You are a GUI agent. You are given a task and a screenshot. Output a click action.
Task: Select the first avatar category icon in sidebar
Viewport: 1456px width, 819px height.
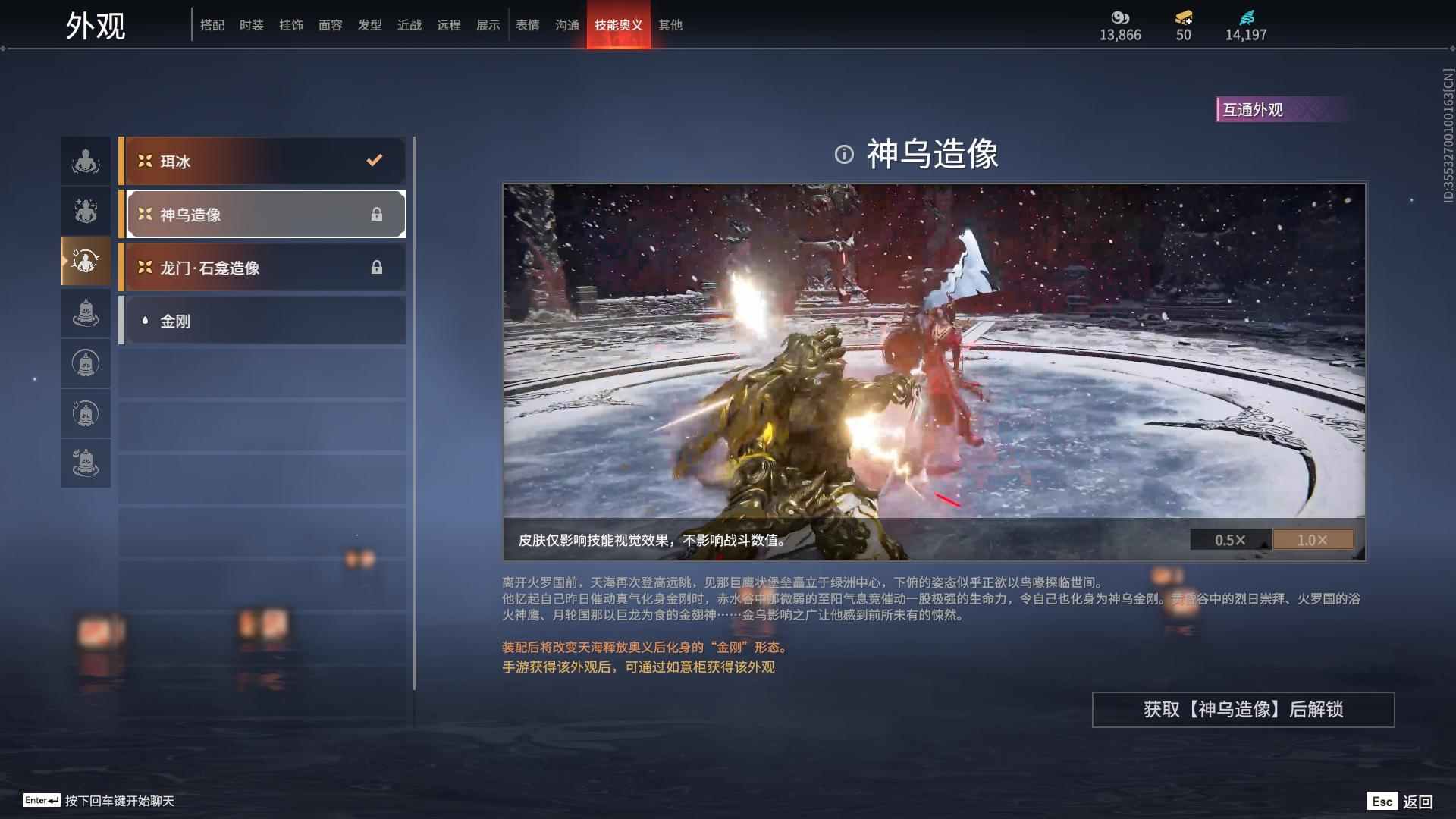click(x=86, y=160)
